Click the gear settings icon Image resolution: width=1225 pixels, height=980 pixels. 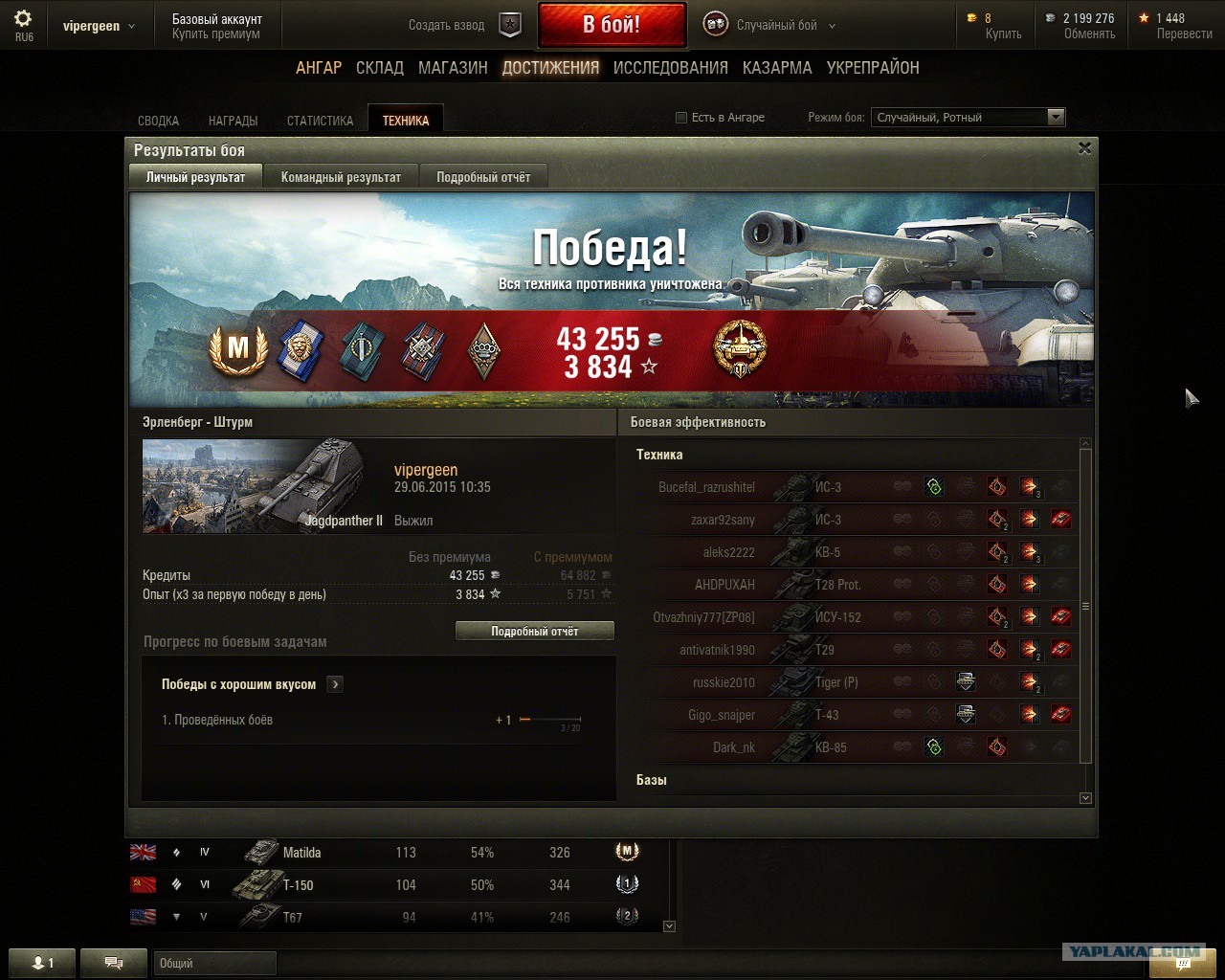coord(23,19)
